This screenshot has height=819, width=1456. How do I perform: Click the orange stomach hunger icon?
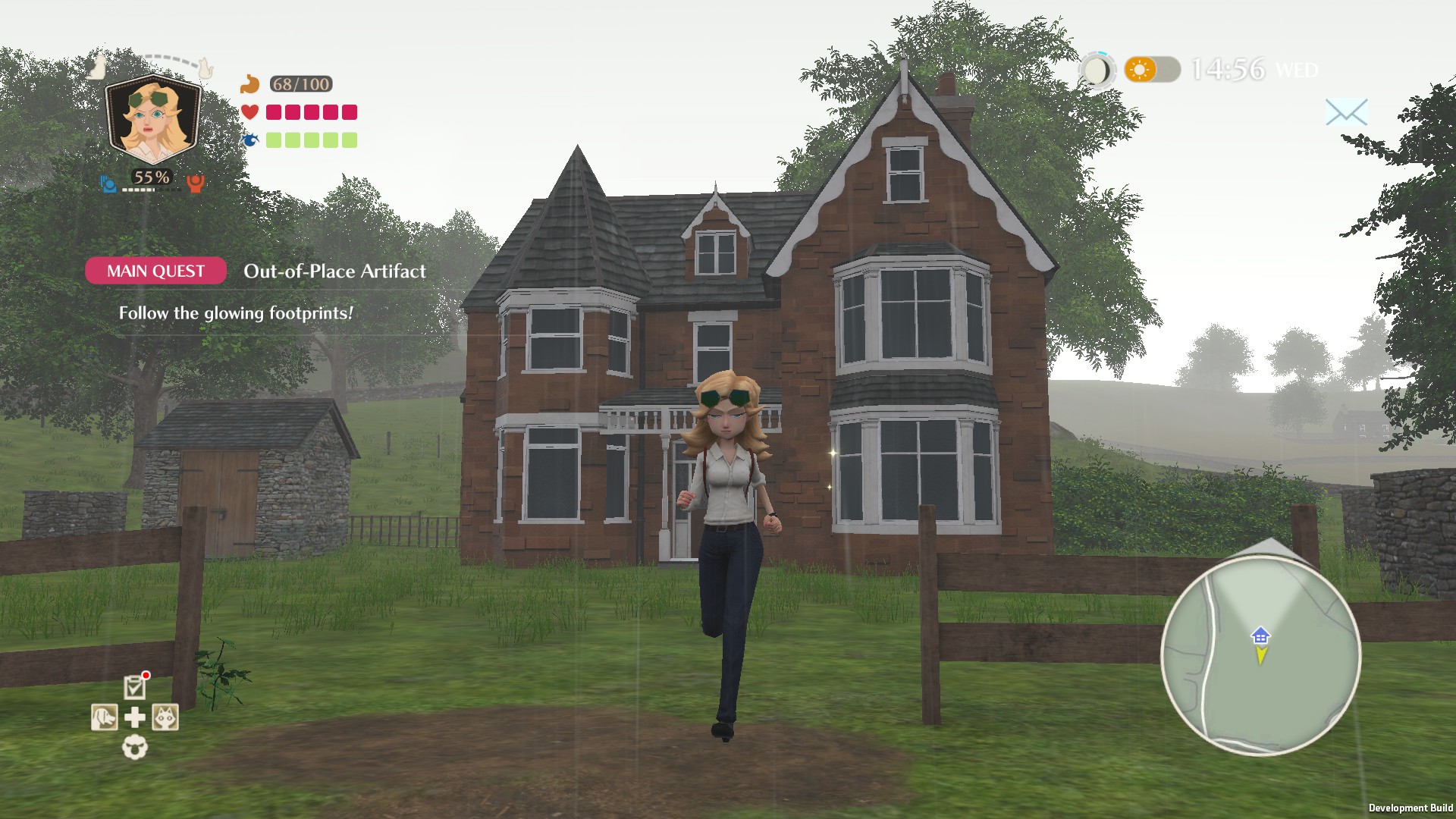click(250, 83)
